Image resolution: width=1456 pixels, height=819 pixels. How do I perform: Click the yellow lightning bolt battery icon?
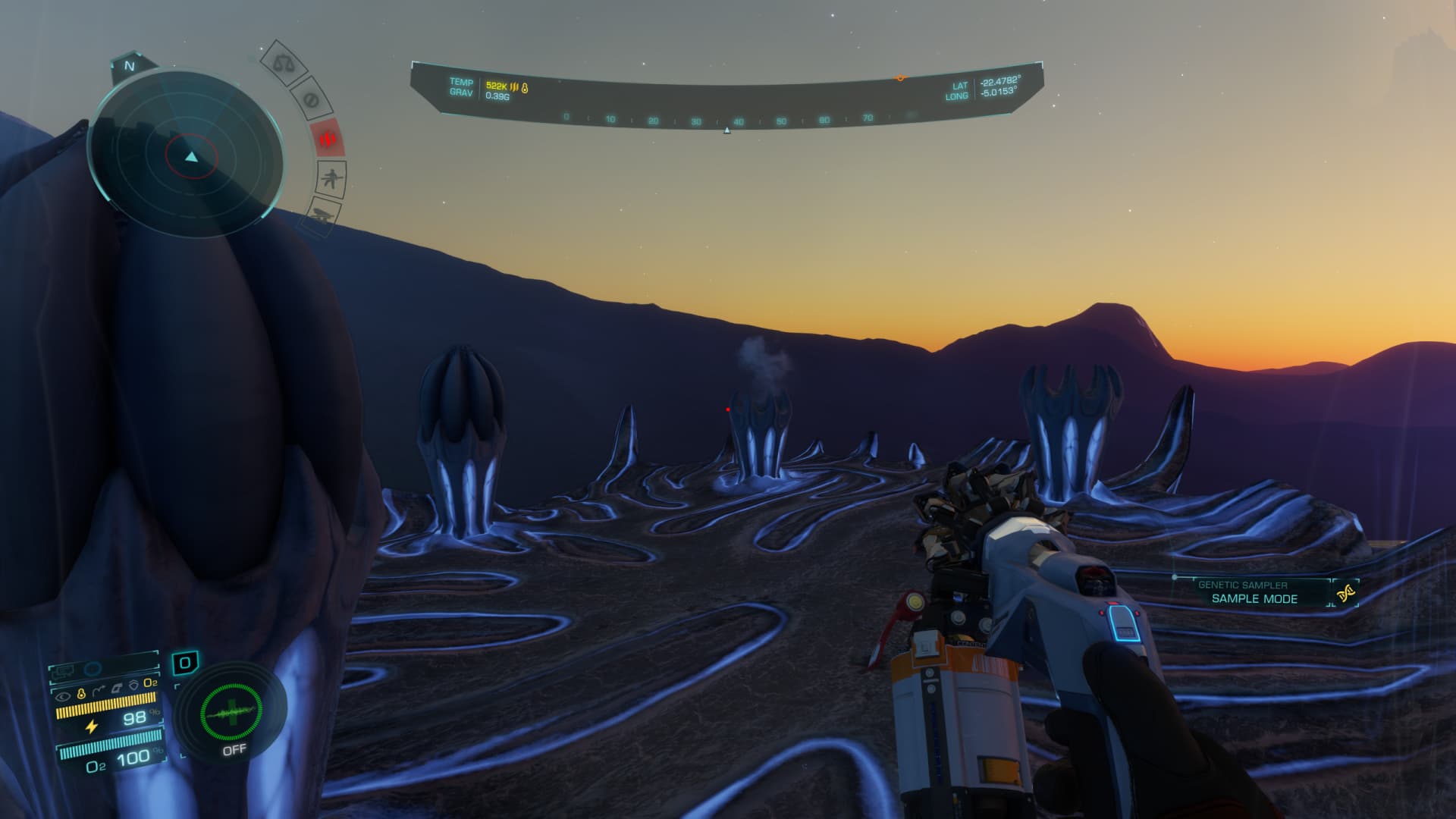pos(91,726)
